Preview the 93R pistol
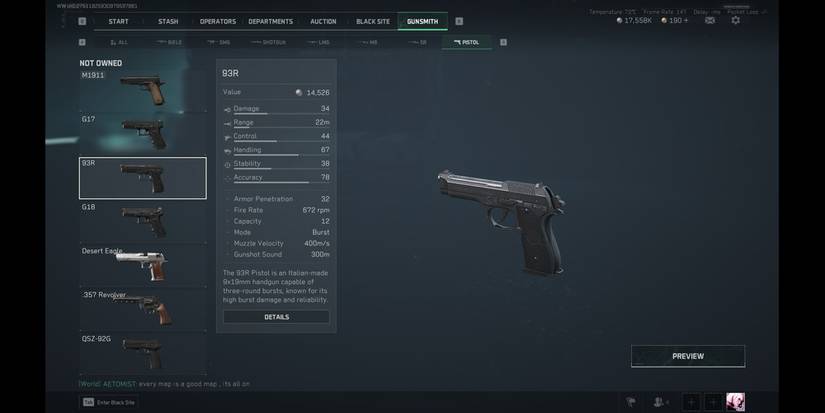Image resolution: width=825 pixels, height=413 pixels. point(687,356)
